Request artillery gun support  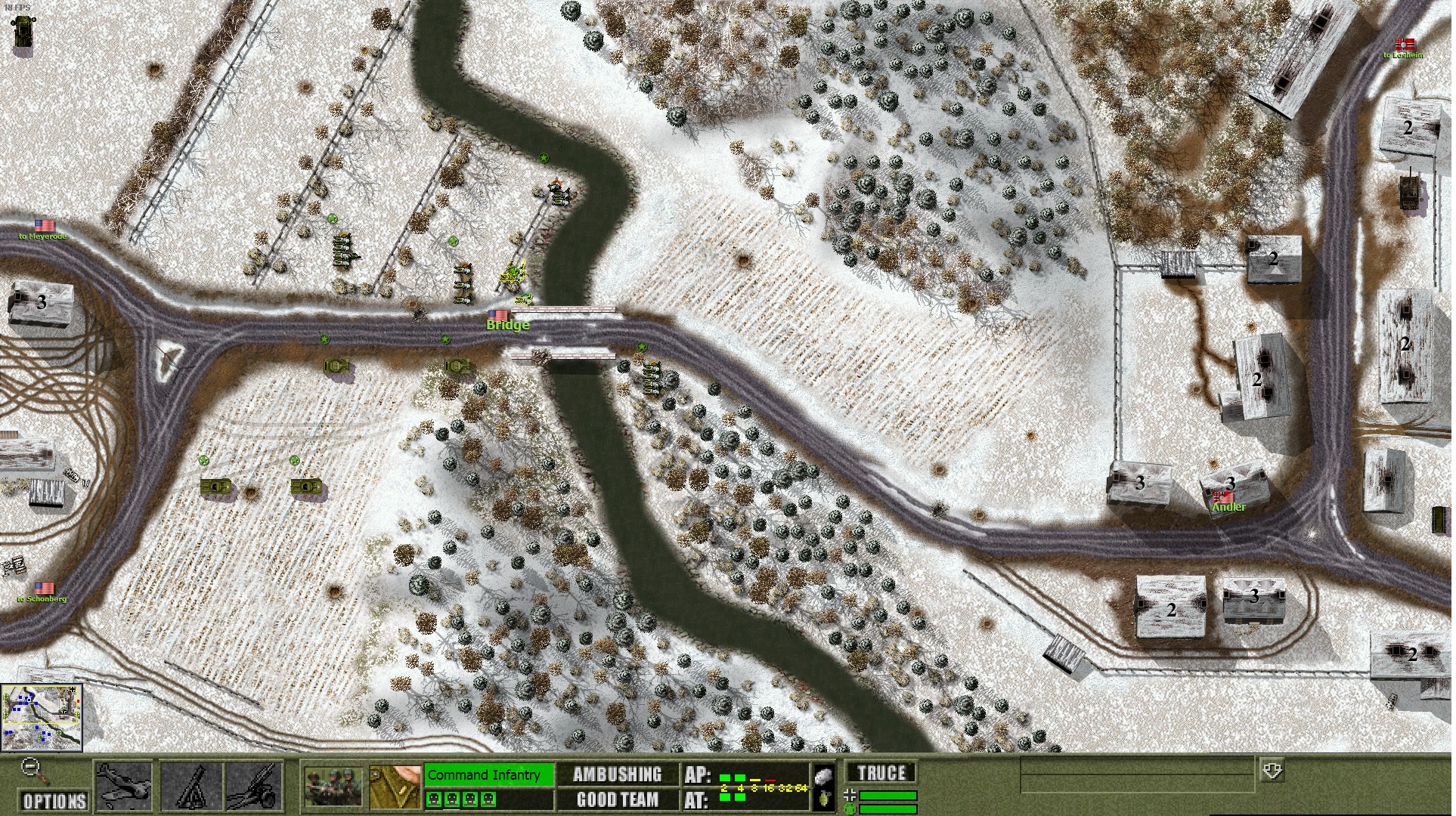[x=255, y=787]
